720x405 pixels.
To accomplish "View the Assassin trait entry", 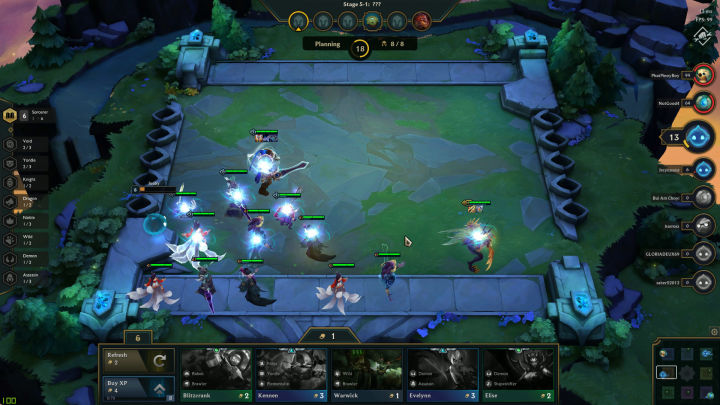I will click(11, 275).
